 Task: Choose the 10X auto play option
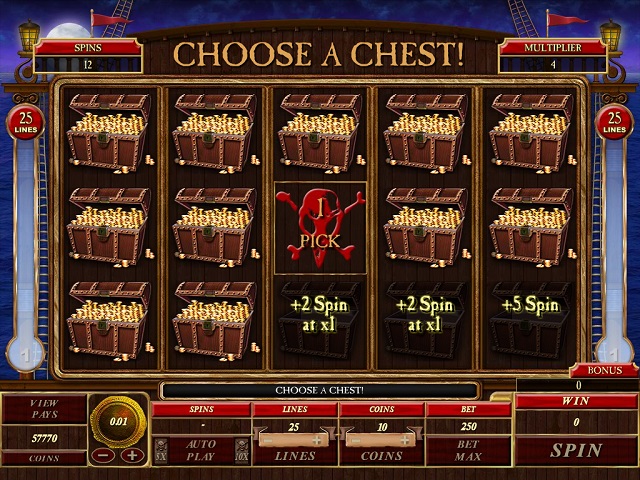pyautogui.click(x=240, y=449)
